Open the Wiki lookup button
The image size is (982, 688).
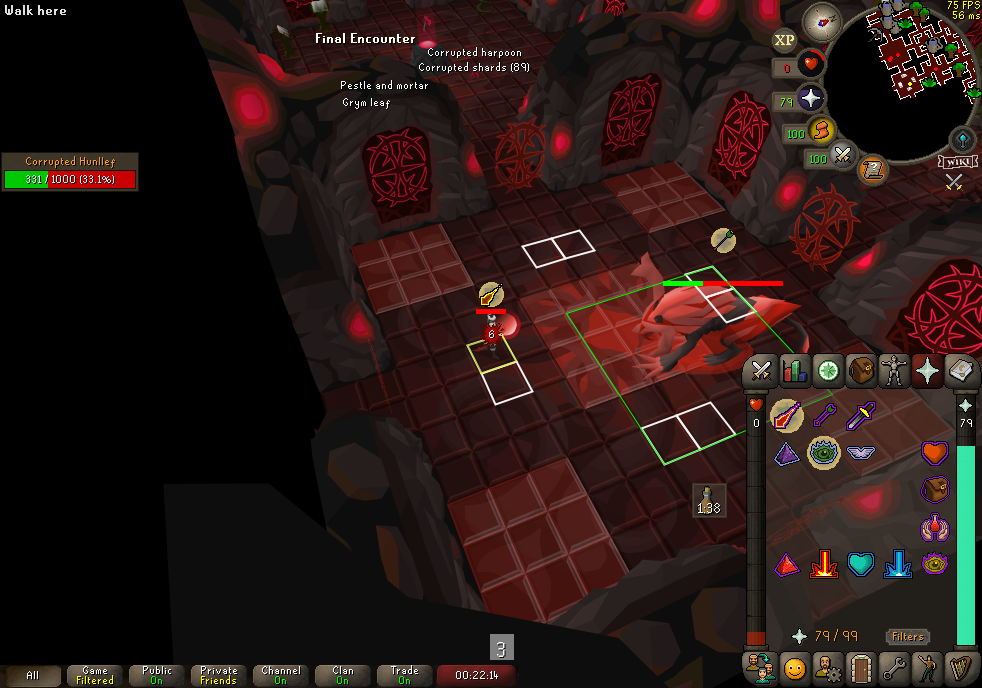(x=957, y=161)
